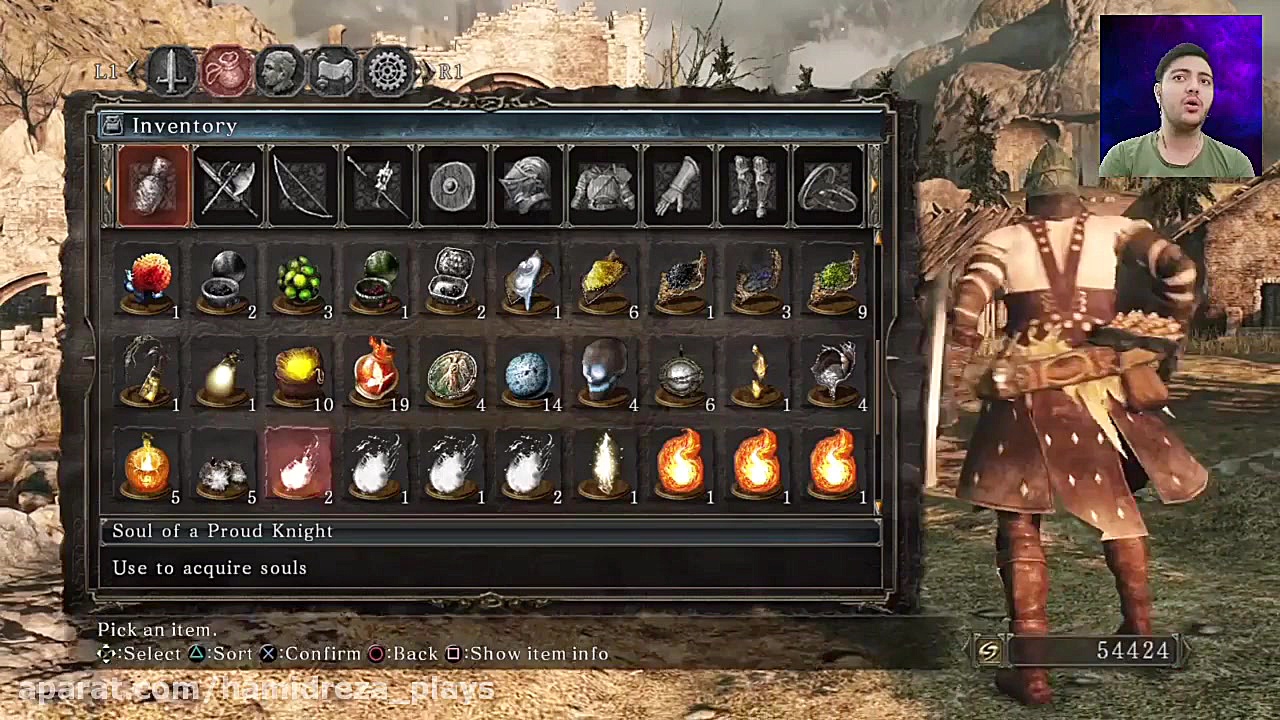Open the crossed weapons inventory category

(227, 186)
